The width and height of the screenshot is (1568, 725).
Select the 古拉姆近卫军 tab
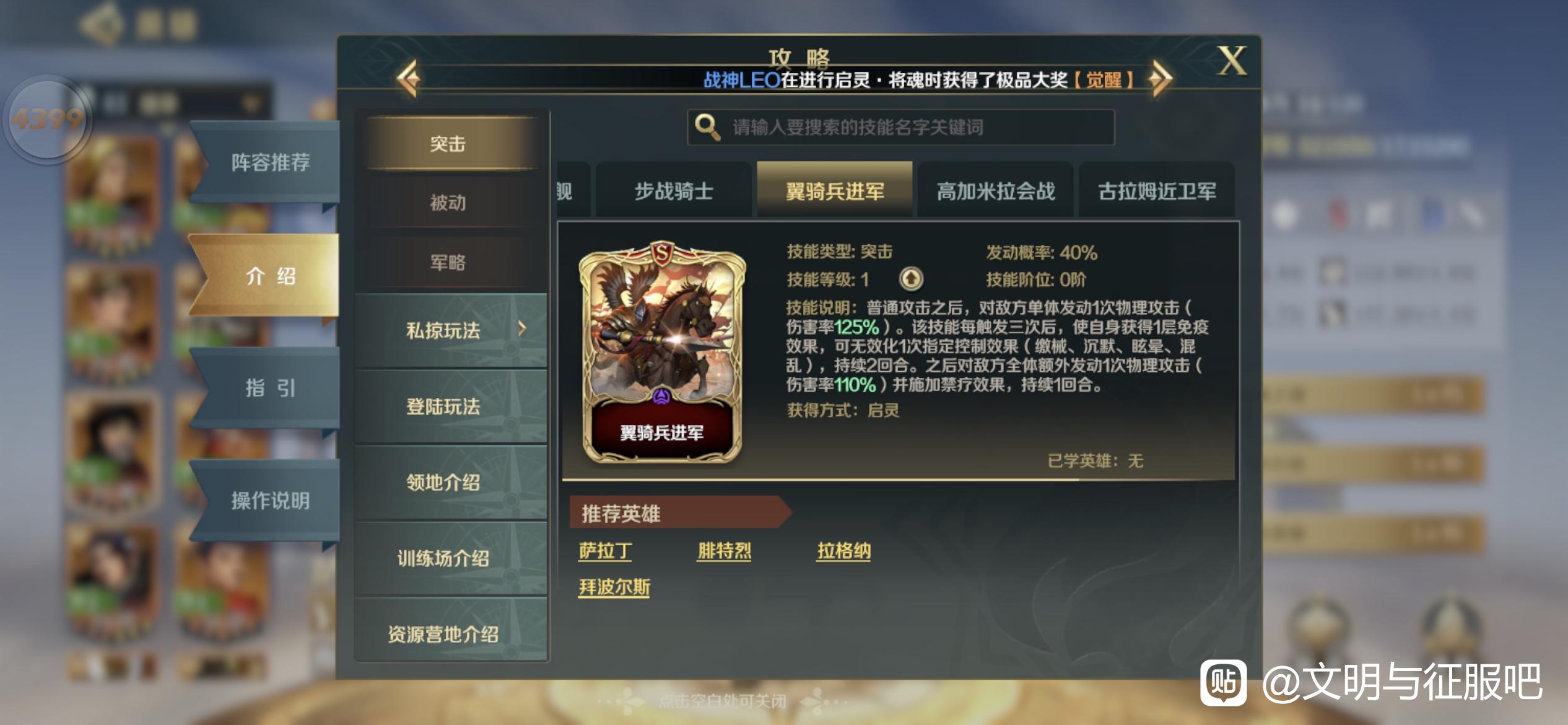coord(1157,191)
